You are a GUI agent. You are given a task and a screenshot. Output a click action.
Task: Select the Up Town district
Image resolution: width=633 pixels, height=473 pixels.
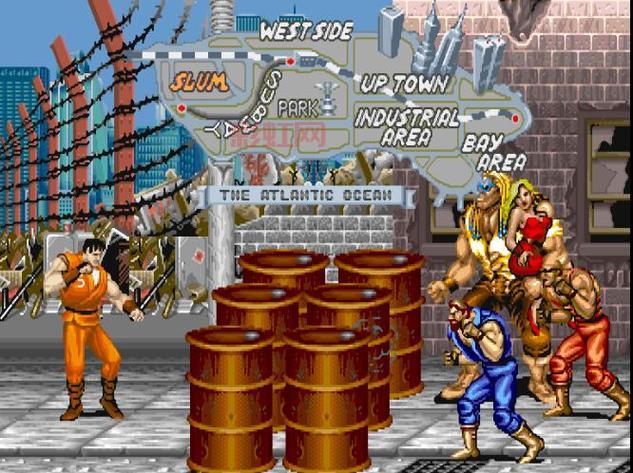[405, 83]
